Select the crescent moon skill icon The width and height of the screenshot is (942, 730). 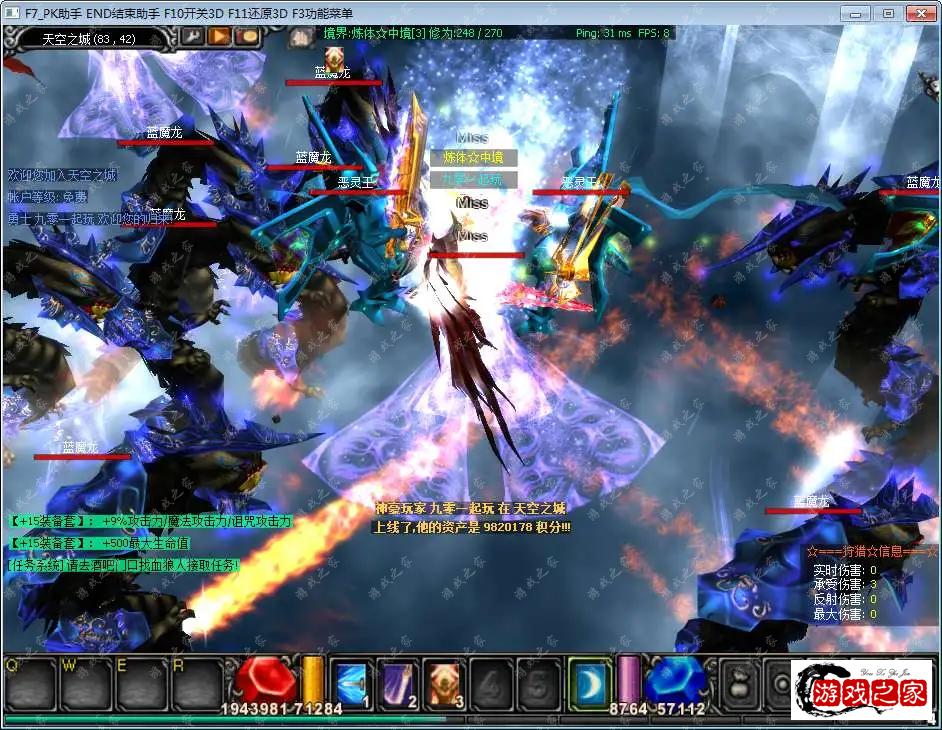[589, 683]
